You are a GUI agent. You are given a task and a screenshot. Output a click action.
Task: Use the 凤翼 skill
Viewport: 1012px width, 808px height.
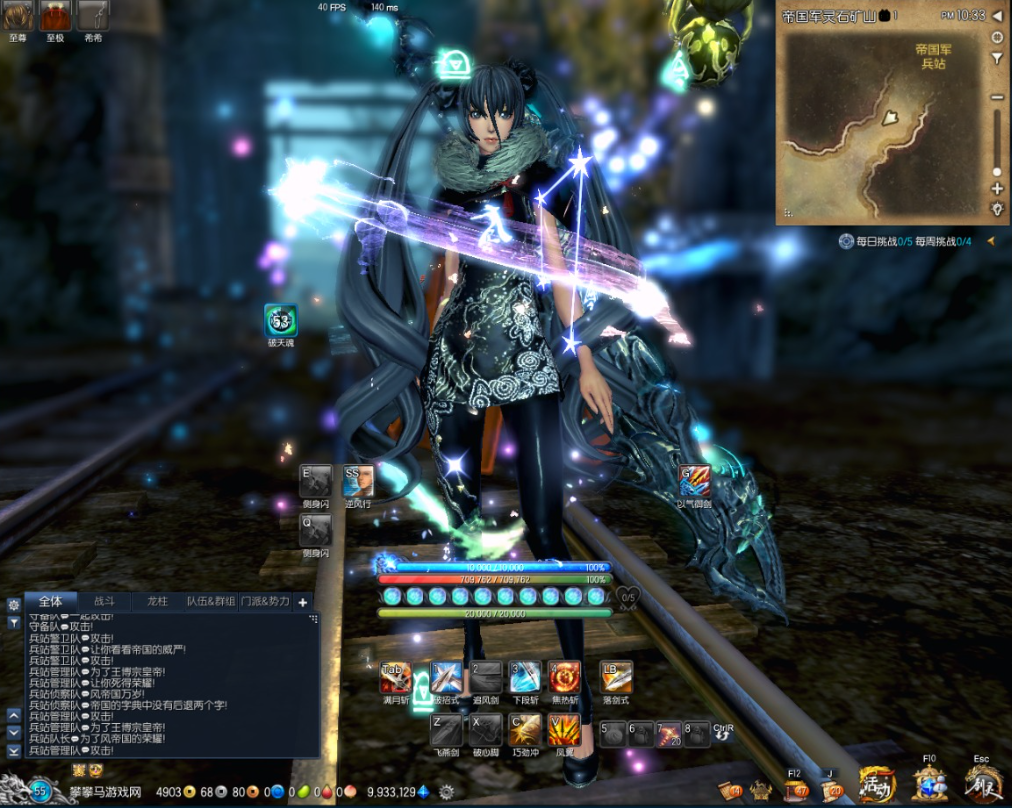pyautogui.click(x=565, y=730)
